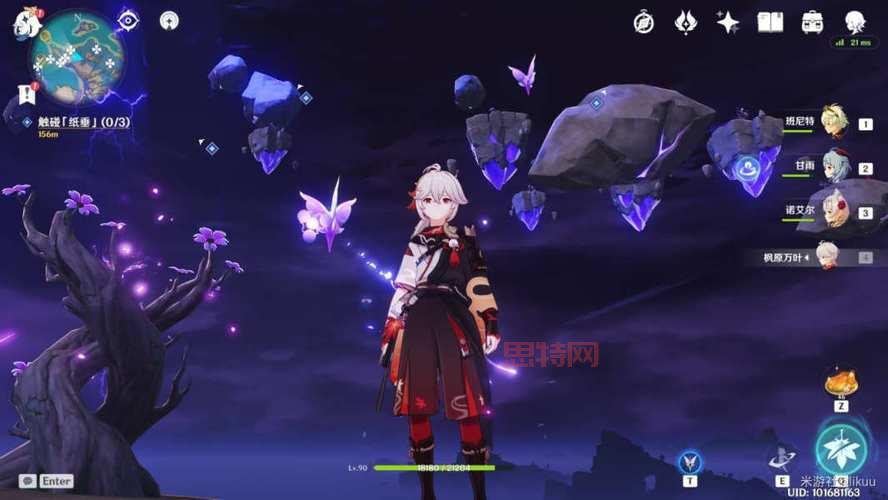Open the backpack inventory icon
Screen dimensions: 888x500
click(x=812, y=22)
